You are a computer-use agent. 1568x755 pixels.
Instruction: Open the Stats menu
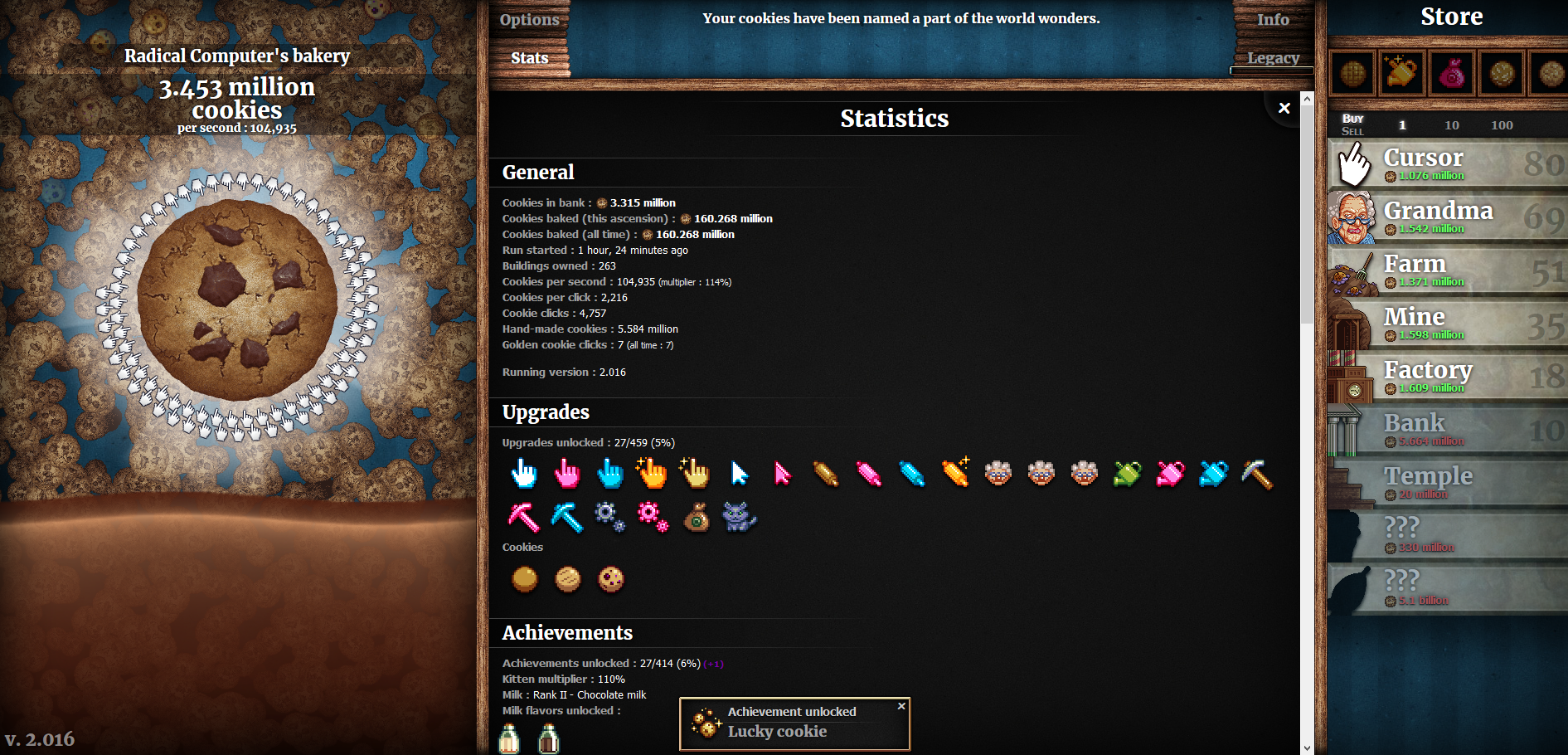(x=529, y=58)
